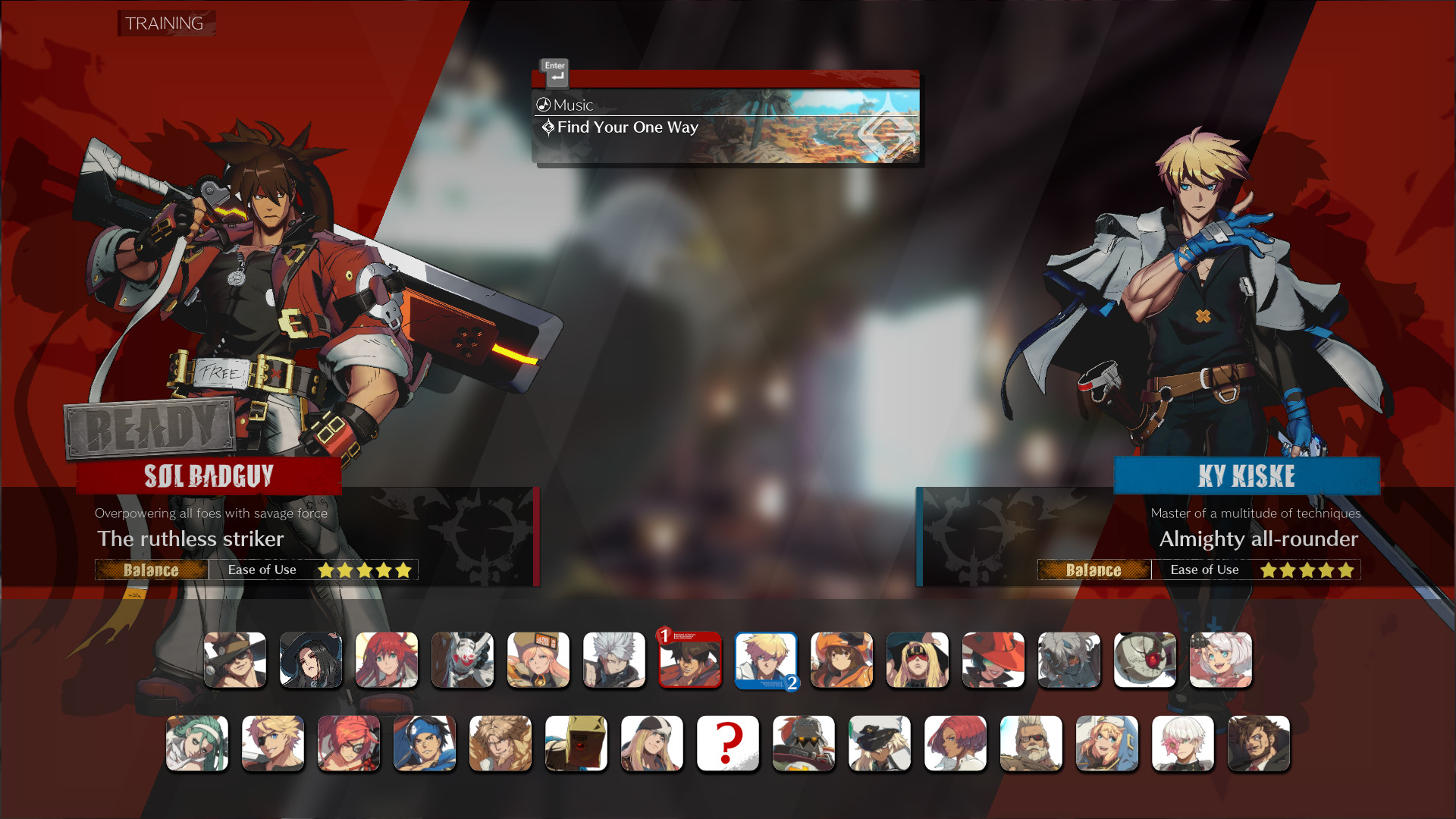The height and width of the screenshot is (819, 1456).
Task: Choose Sin Kiske's eyepatch portrait
Action: click(x=273, y=743)
